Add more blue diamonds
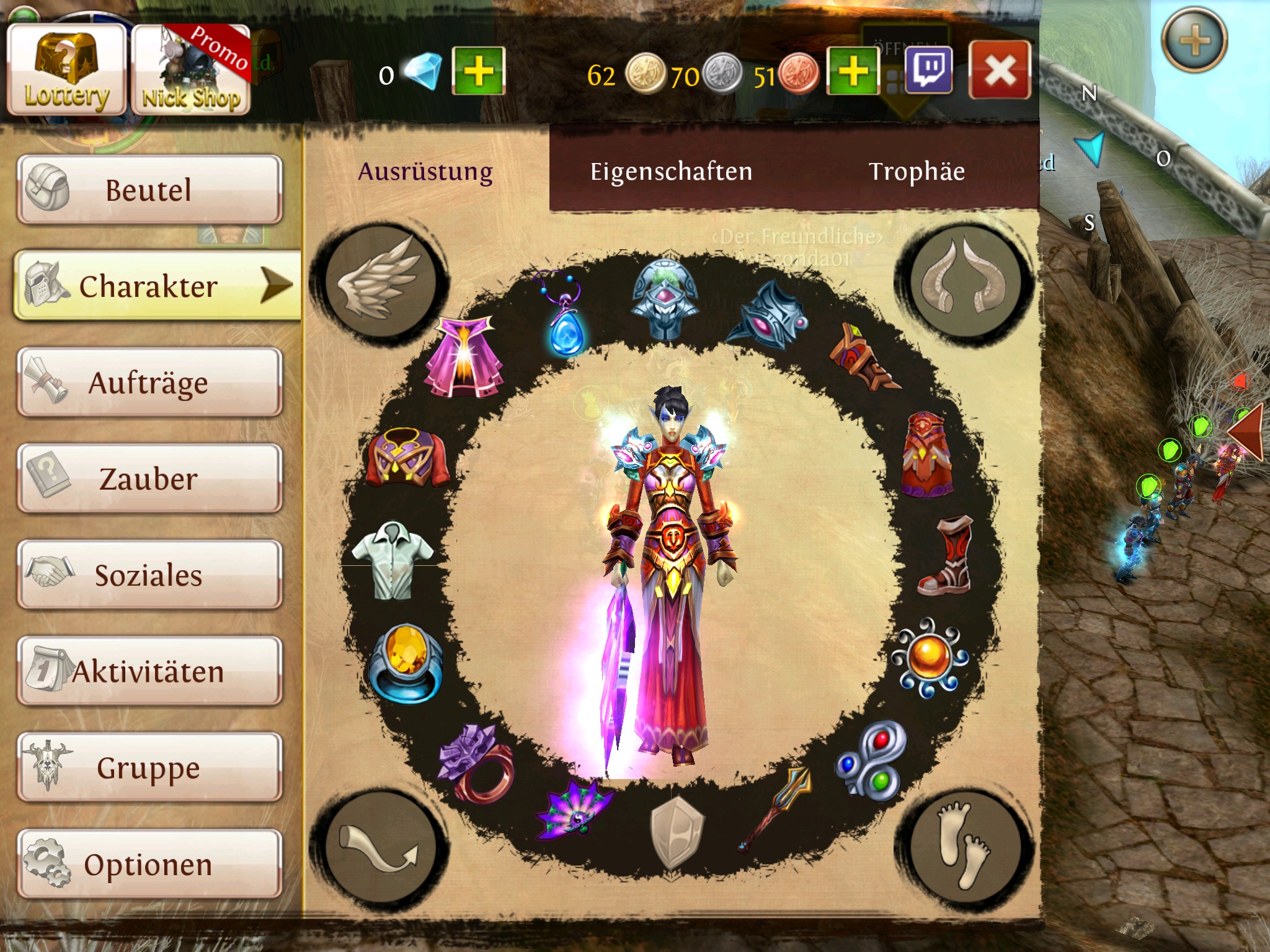 tap(478, 71)
